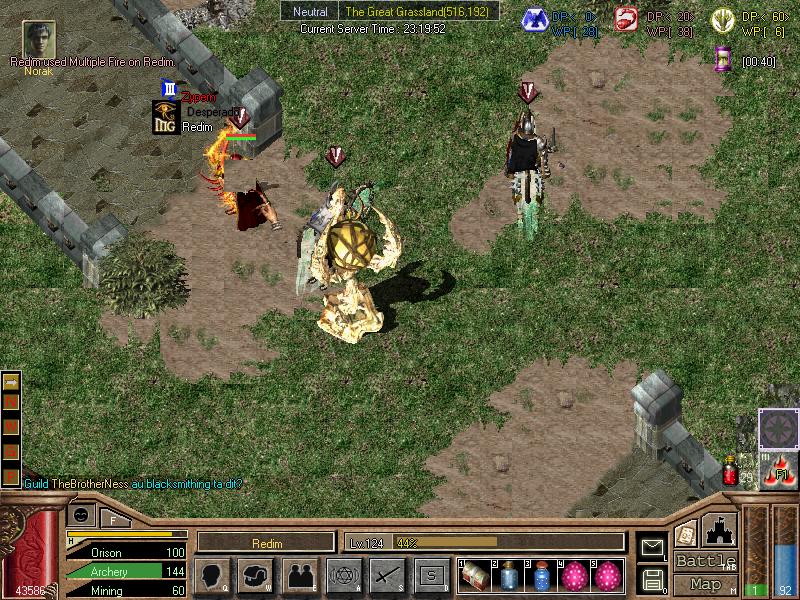Click the Norak portrait in the corner
800x600 pixels.
39,39
